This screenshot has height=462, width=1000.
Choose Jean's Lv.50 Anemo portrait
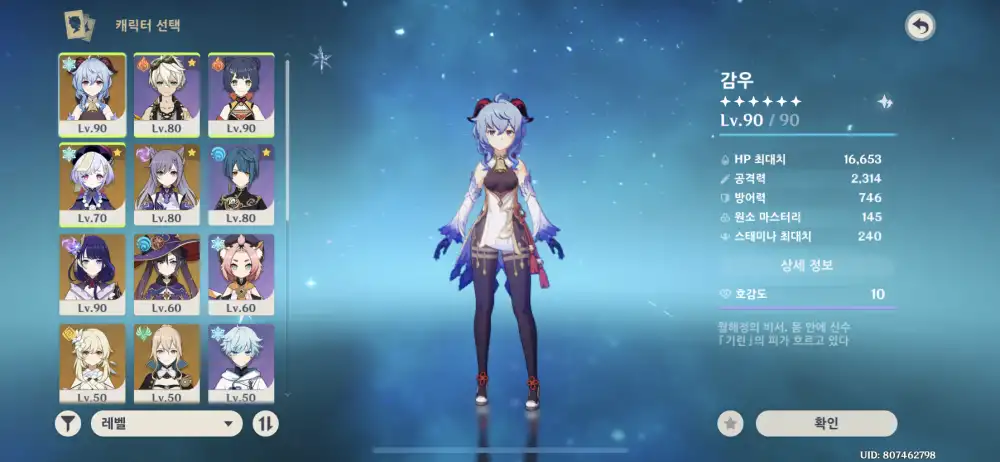pyautogui.click(x=167, y=362)
